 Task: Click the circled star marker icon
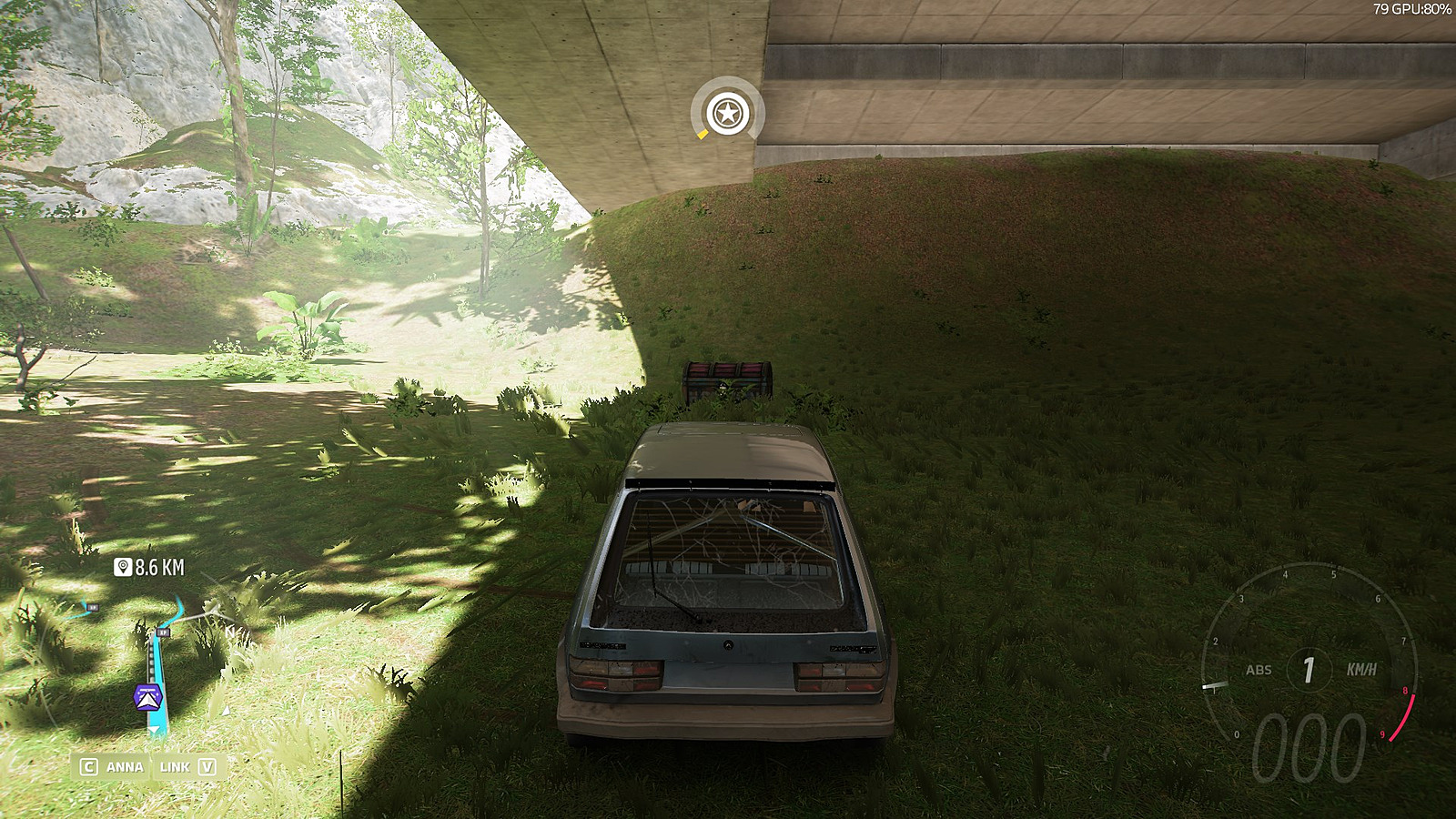point(727,114)
